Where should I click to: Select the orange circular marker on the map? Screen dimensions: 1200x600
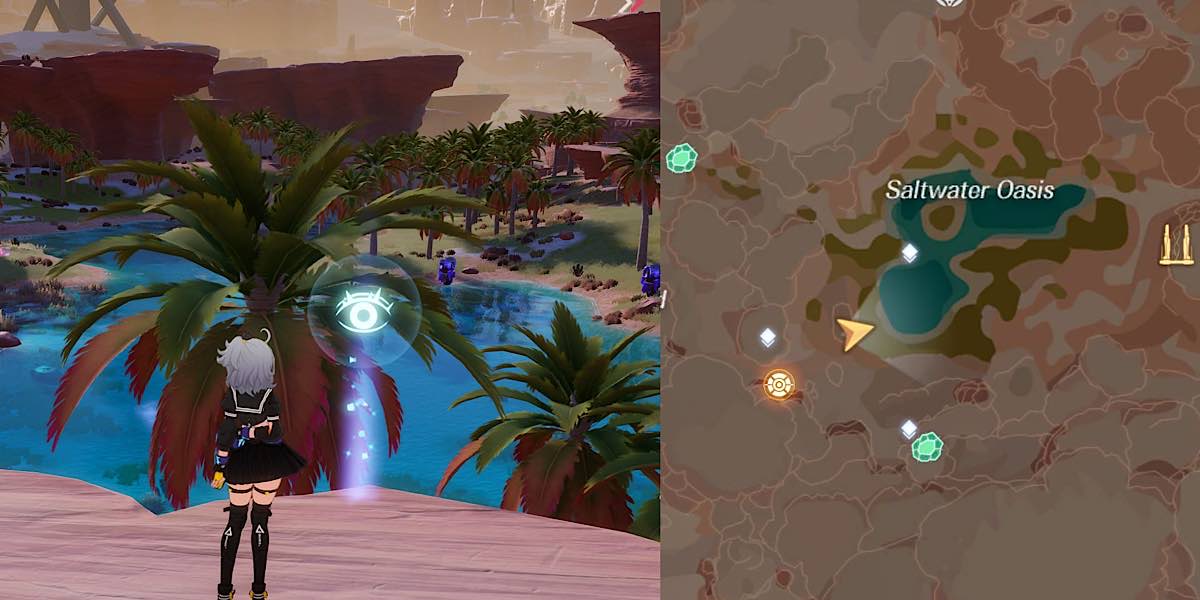[x=779, y=384]
